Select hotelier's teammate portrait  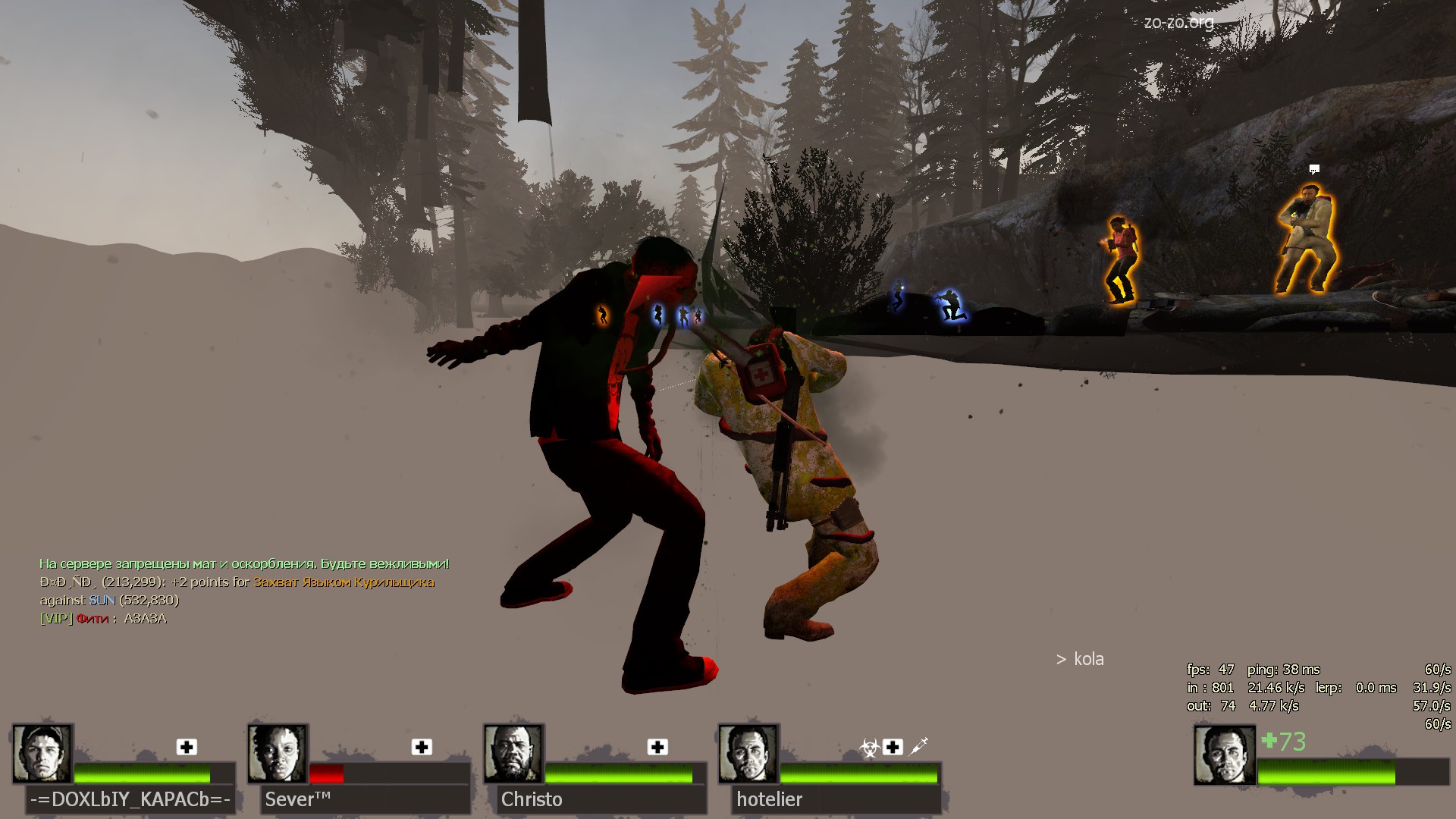click(748, 753)
